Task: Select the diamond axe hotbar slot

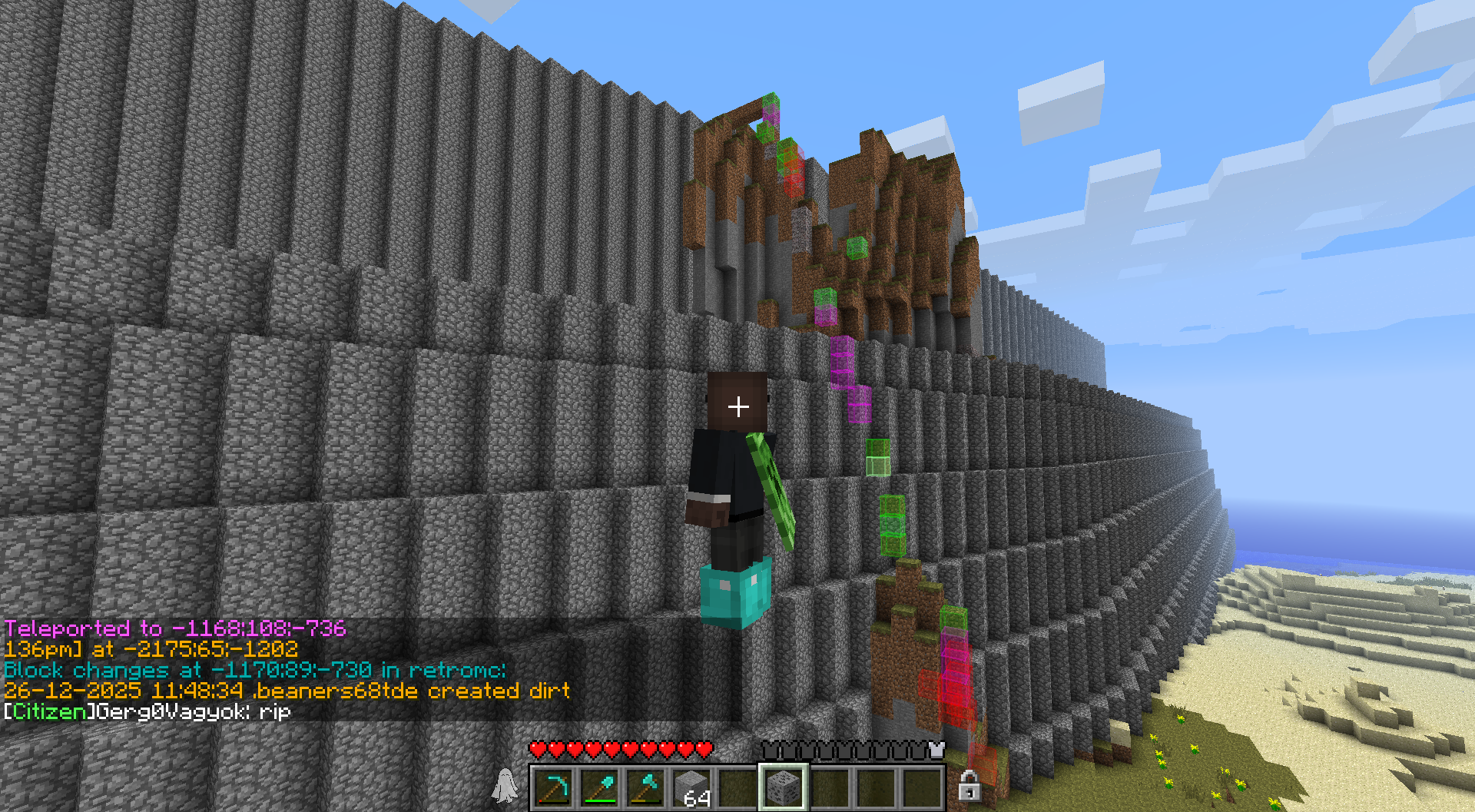Action: coord(645,787)
